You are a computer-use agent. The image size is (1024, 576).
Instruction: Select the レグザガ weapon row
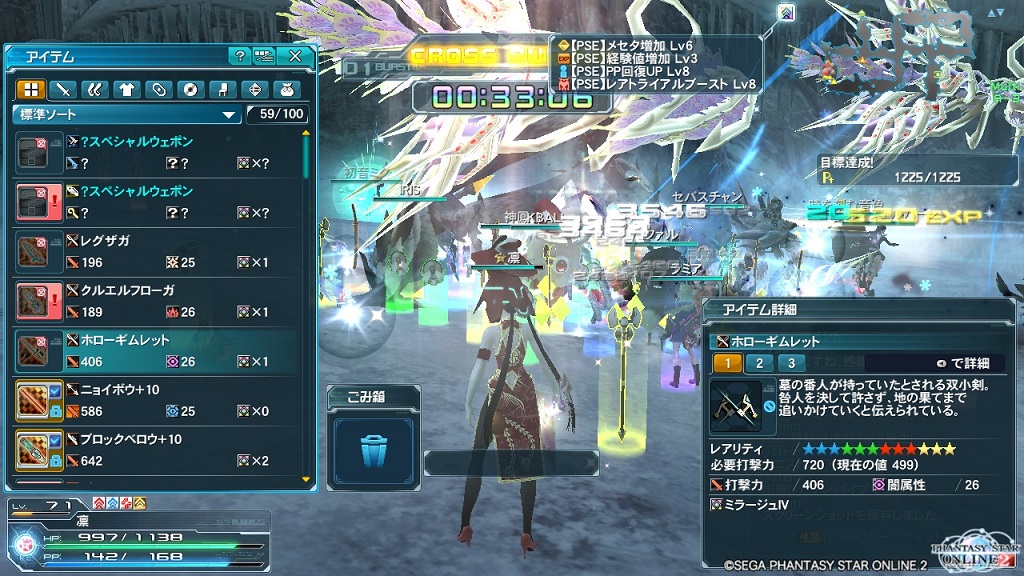(158, 252)
